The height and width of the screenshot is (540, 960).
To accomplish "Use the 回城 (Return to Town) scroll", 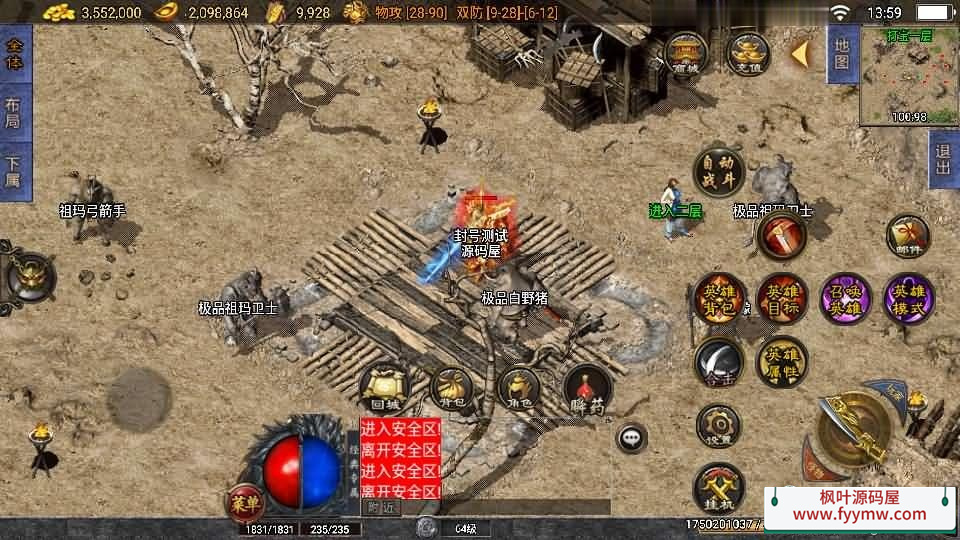I will tap(383, 387).
